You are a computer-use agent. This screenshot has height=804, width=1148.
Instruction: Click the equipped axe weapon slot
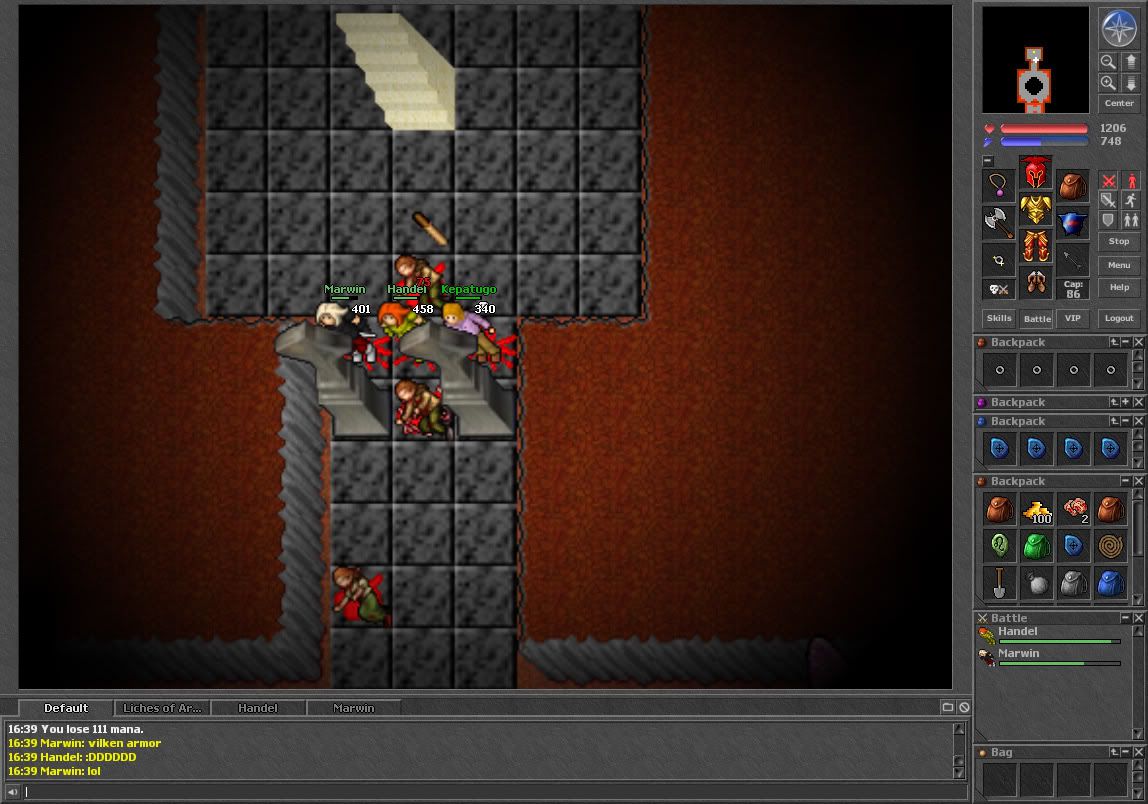pos(998,222)
